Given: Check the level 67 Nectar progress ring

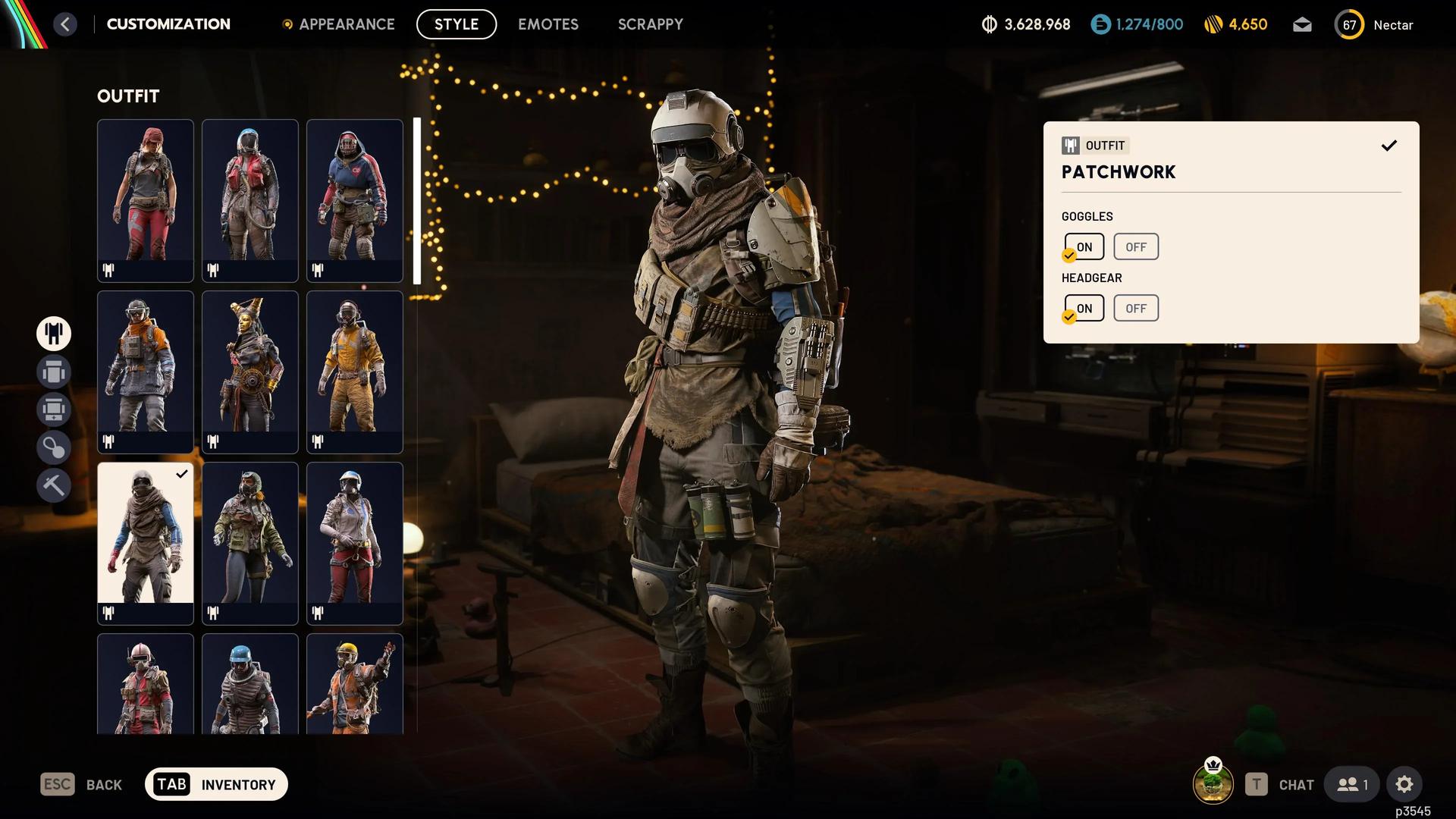Looking at the screenshot, I should pos(1349,24).
